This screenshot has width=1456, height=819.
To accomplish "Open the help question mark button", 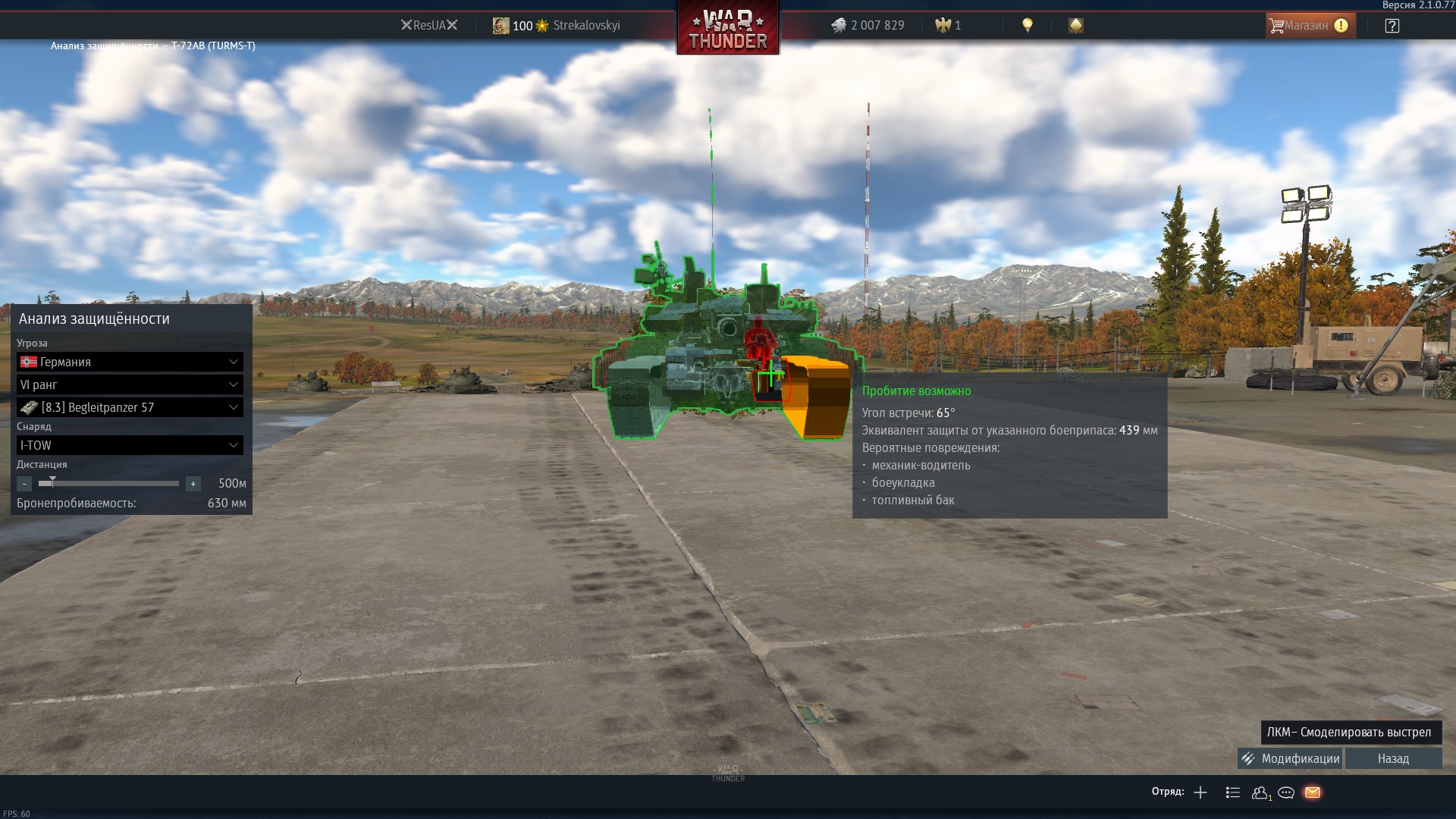I will (x=1392, y=26).
